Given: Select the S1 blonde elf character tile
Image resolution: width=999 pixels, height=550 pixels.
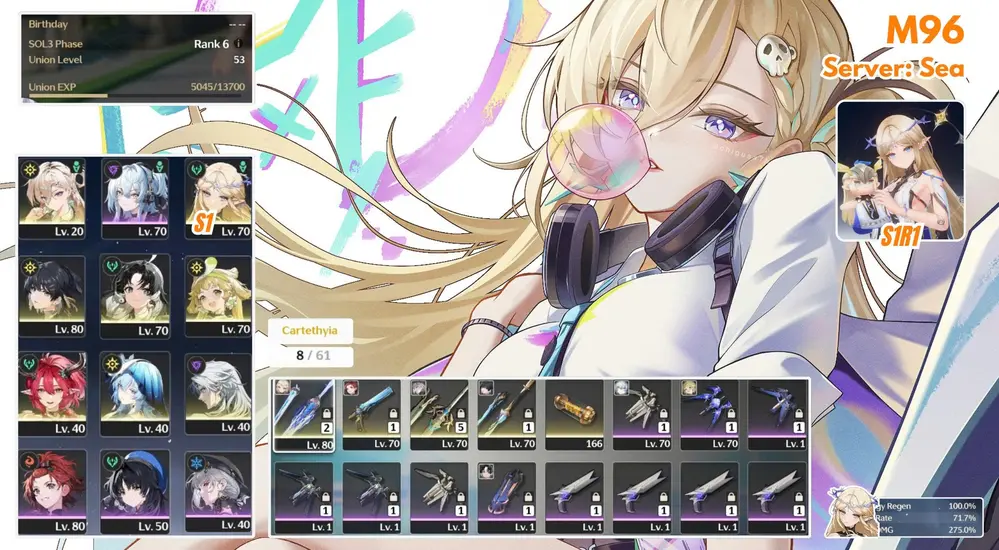Looking at the screenshot, I should (x=219, y=197).
